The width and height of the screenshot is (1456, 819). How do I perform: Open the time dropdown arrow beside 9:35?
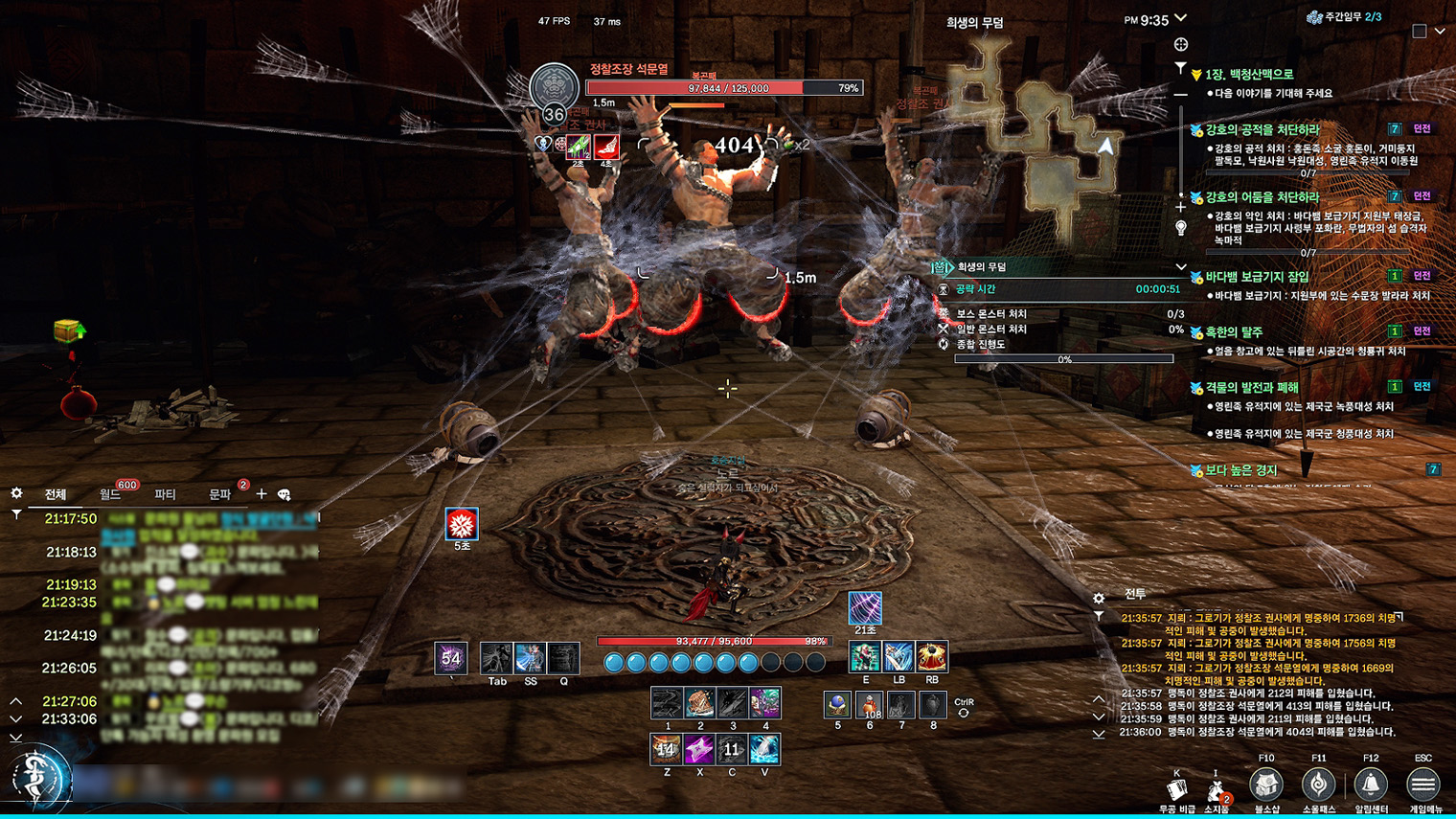[x=1181, y=18]
